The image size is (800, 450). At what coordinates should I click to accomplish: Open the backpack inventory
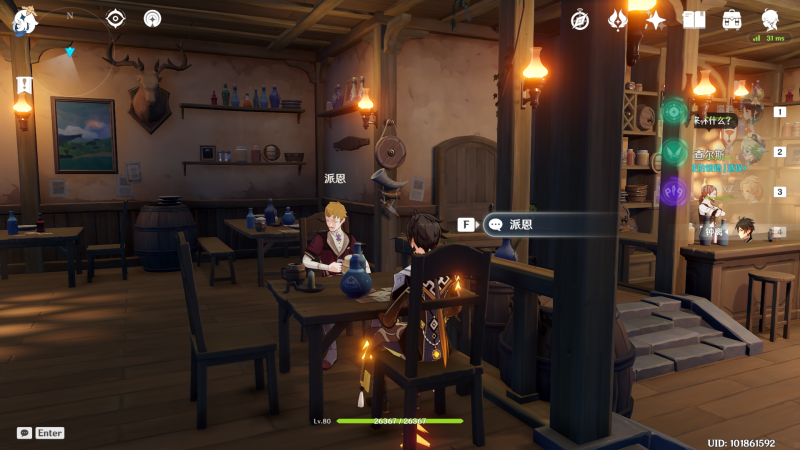click(x=732, y=20)
